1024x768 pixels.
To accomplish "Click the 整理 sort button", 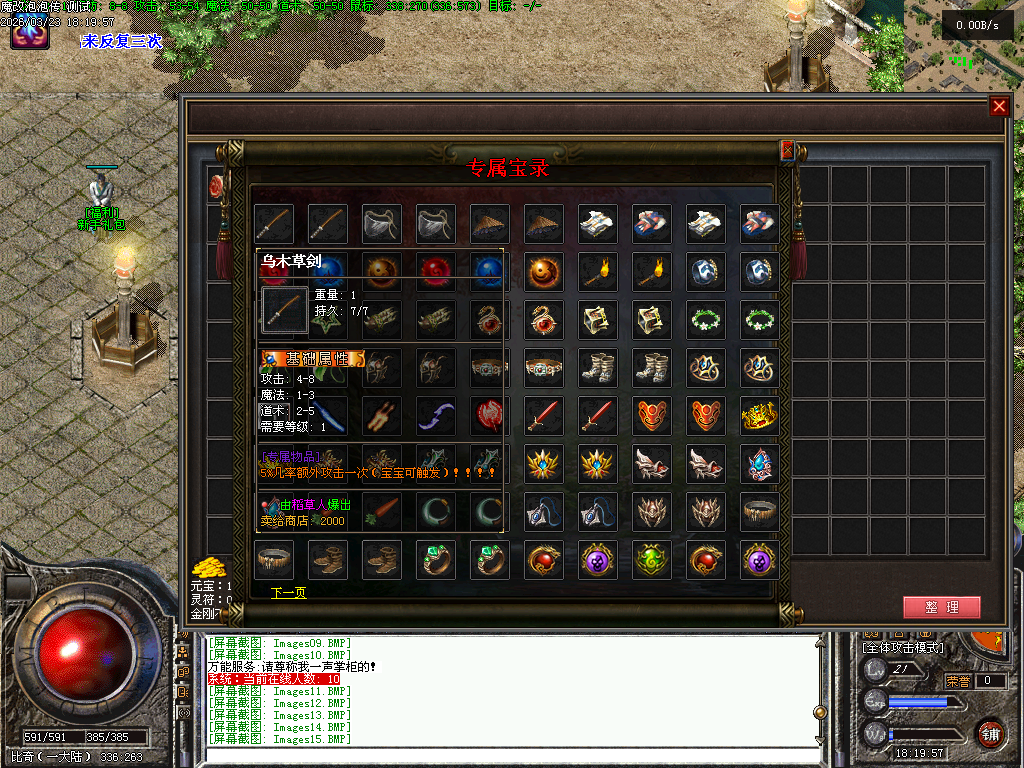I will tap(941, 607).
